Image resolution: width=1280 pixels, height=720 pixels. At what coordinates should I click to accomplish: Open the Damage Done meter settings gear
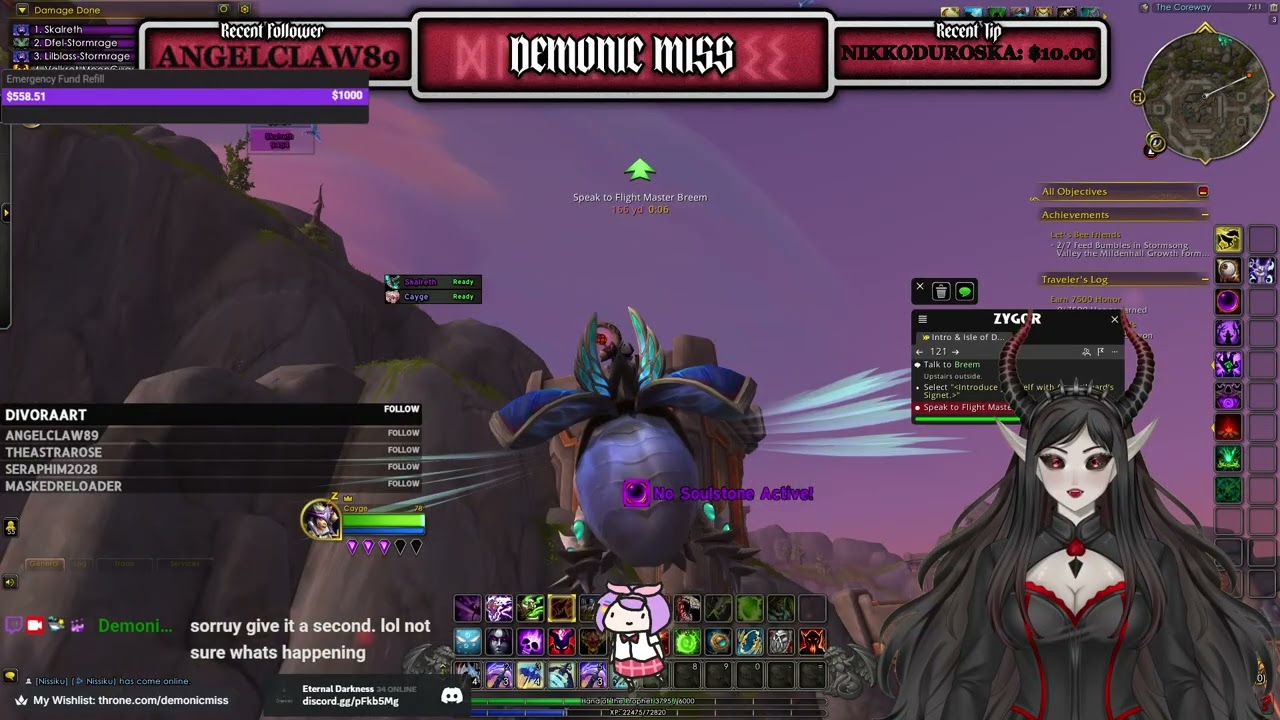coord(246,9)
